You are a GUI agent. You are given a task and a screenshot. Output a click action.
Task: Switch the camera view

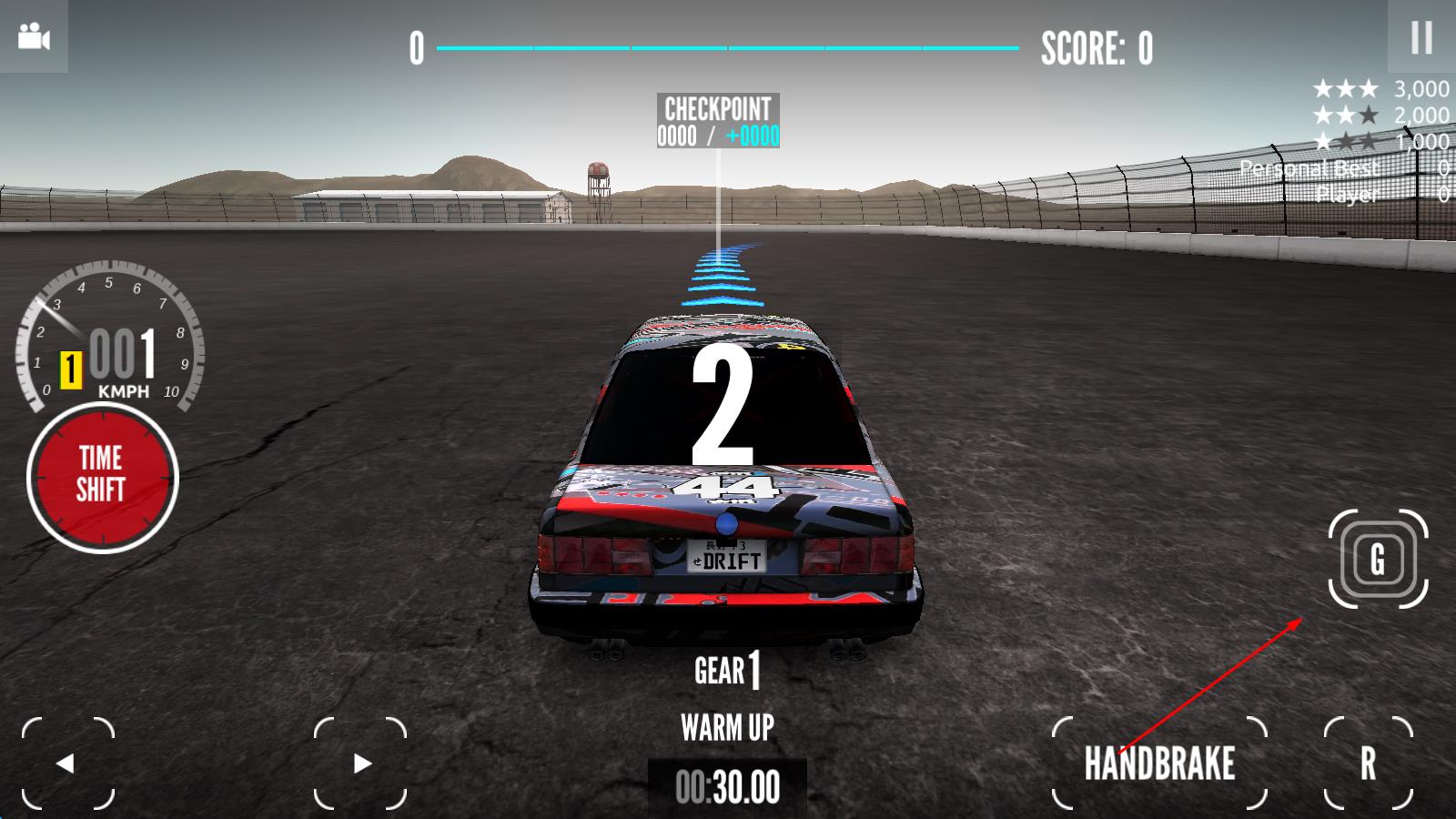(34, 37)
